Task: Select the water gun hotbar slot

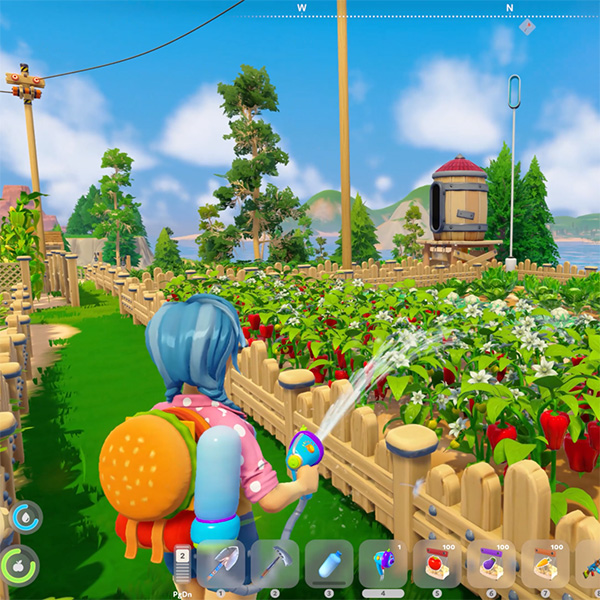Action: tap(383, 564)
